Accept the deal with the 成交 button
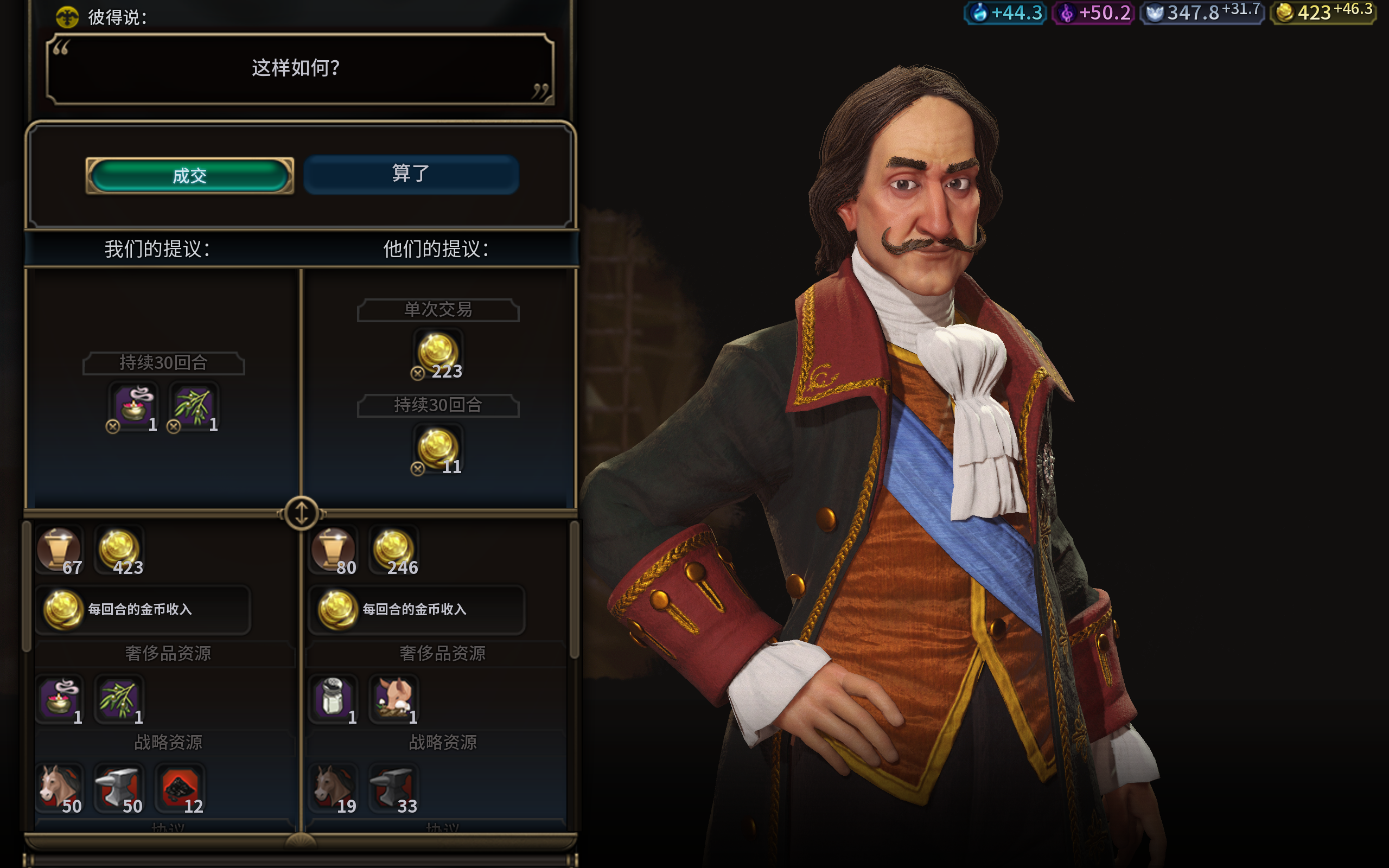 (189, 176)
